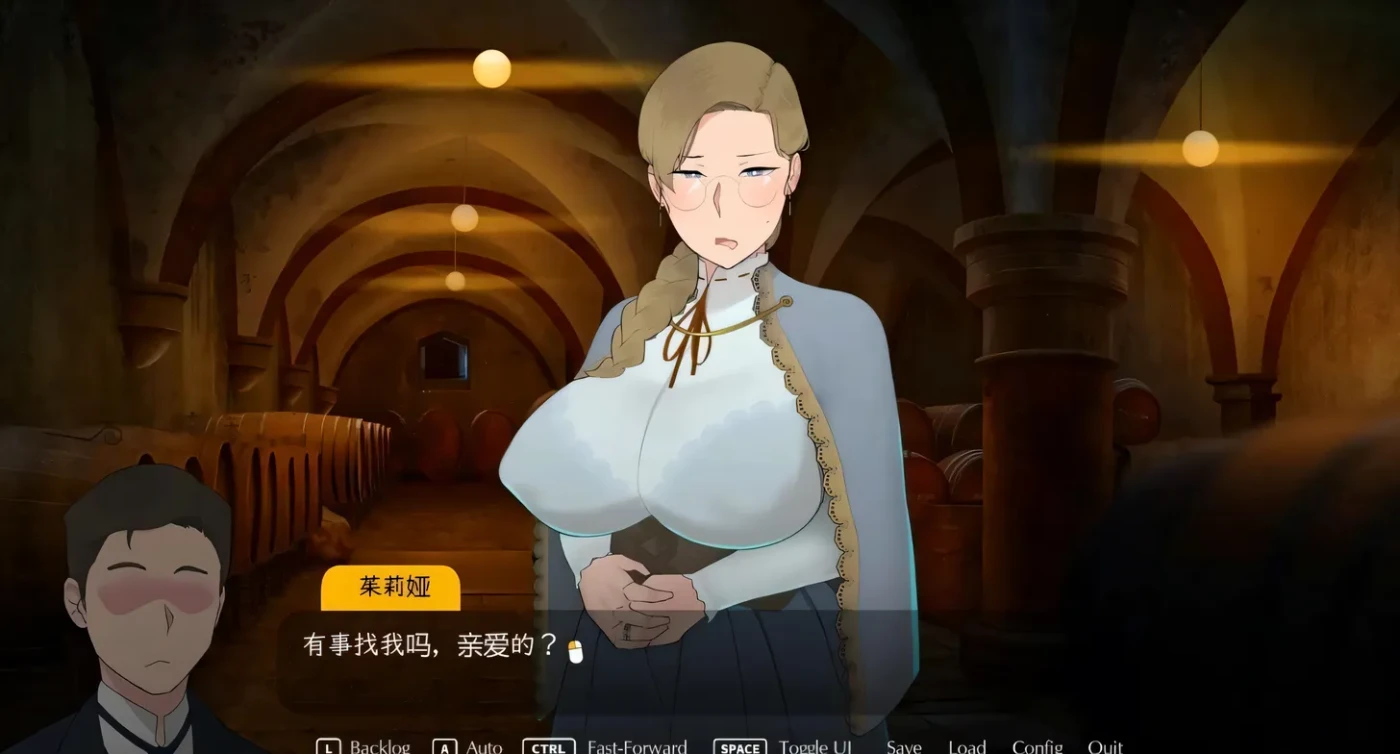This screenshot has height=754, width=1400.
Task: Expand the Config options screen
Action: click(1037, 746)
